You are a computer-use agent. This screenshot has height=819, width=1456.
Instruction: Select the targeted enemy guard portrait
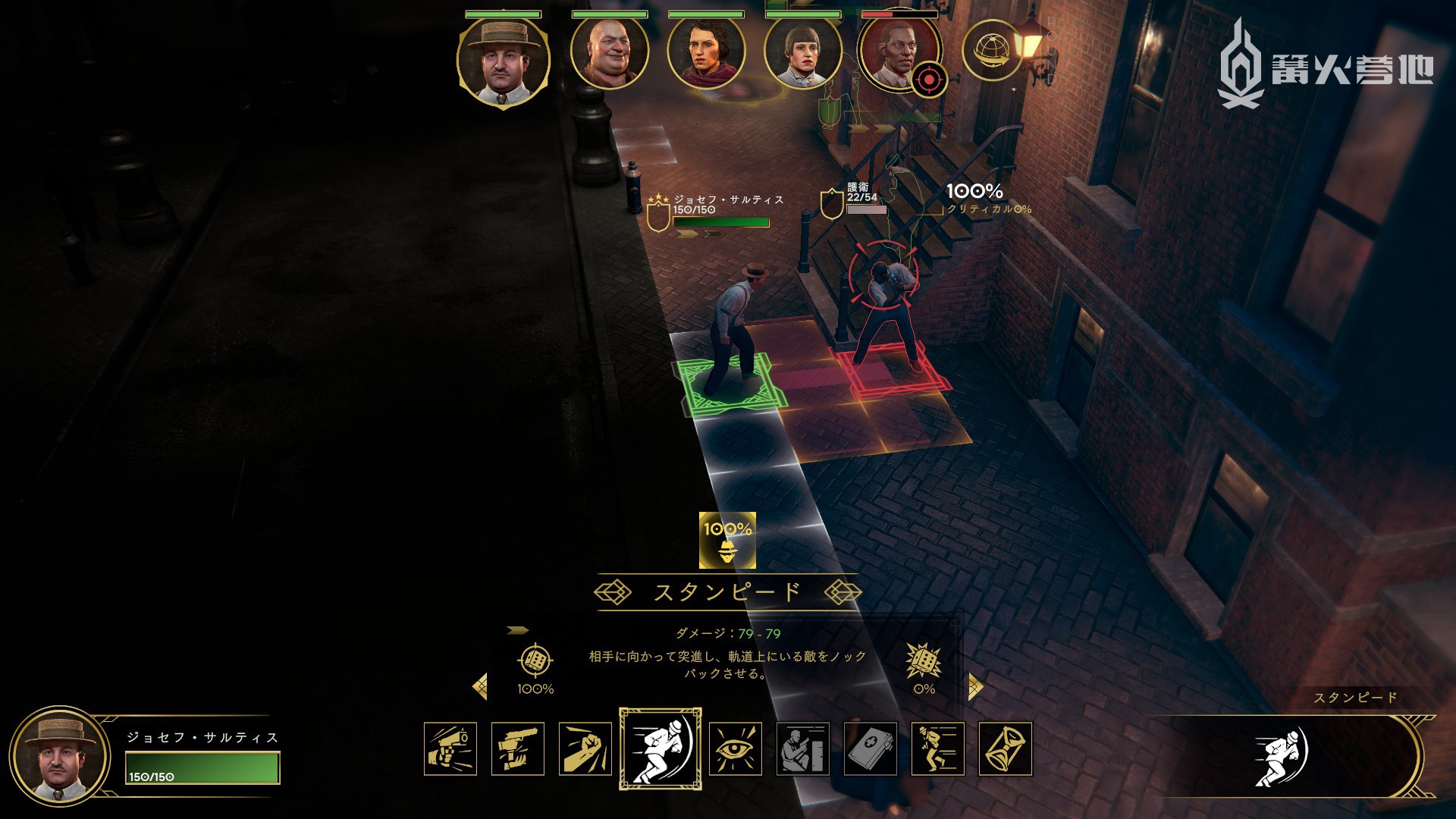pos(898,53)
